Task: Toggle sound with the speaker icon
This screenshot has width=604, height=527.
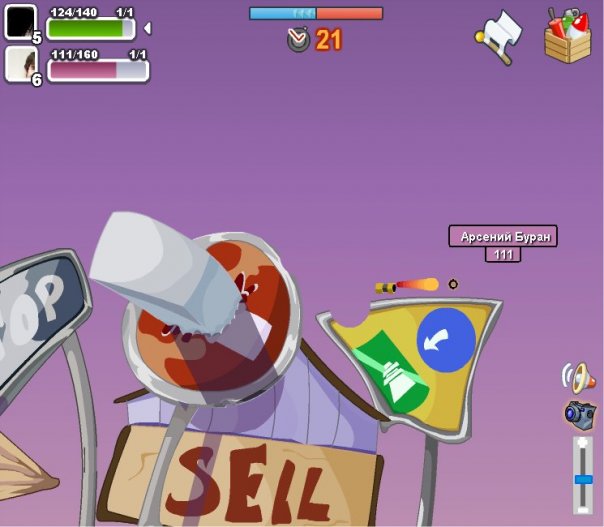Action: (578, 376)
